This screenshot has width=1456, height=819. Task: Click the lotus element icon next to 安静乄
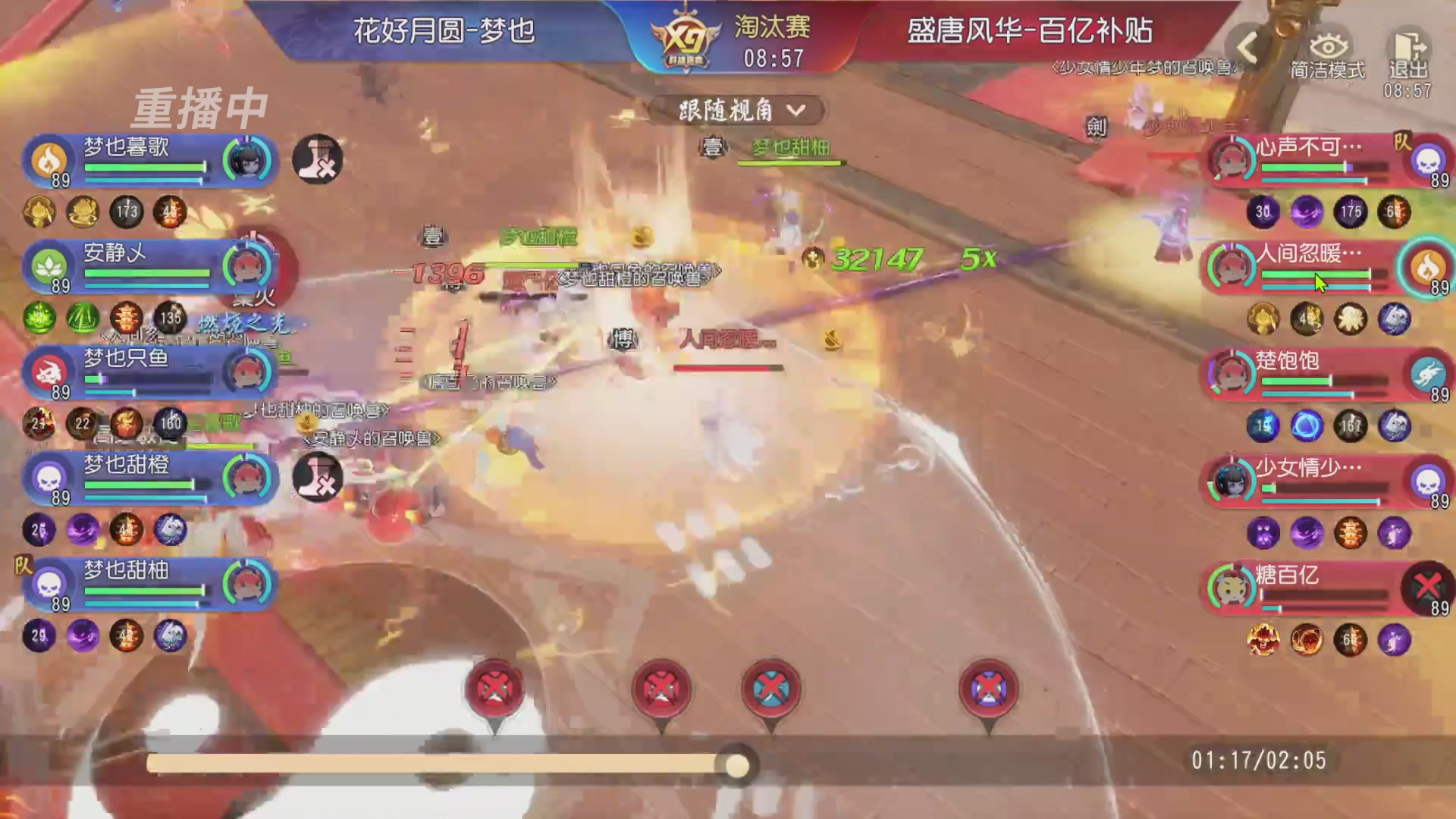pyautogui.click(x=47, y=267)
